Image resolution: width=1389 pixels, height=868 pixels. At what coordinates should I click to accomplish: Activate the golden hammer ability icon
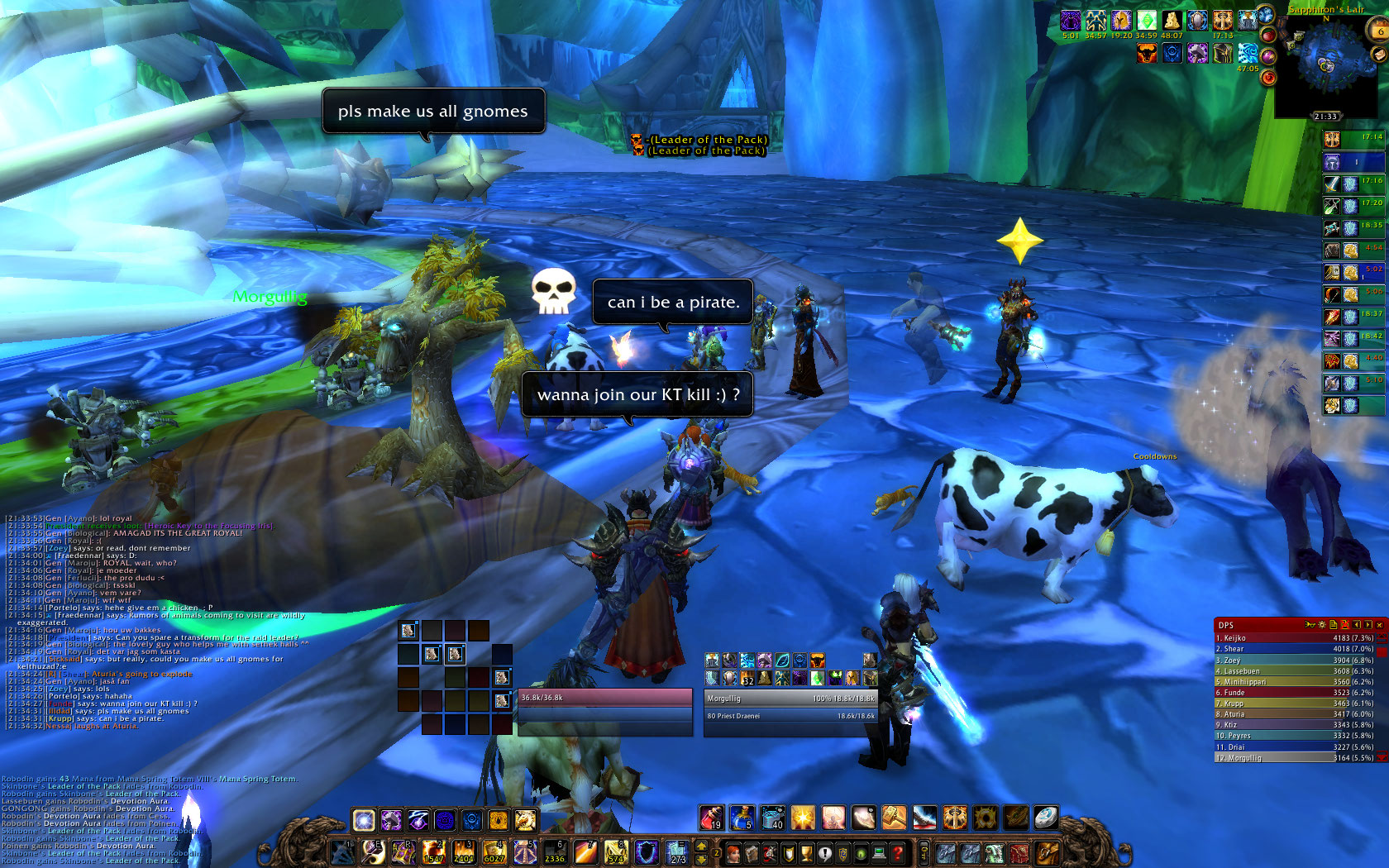(894, 818)
